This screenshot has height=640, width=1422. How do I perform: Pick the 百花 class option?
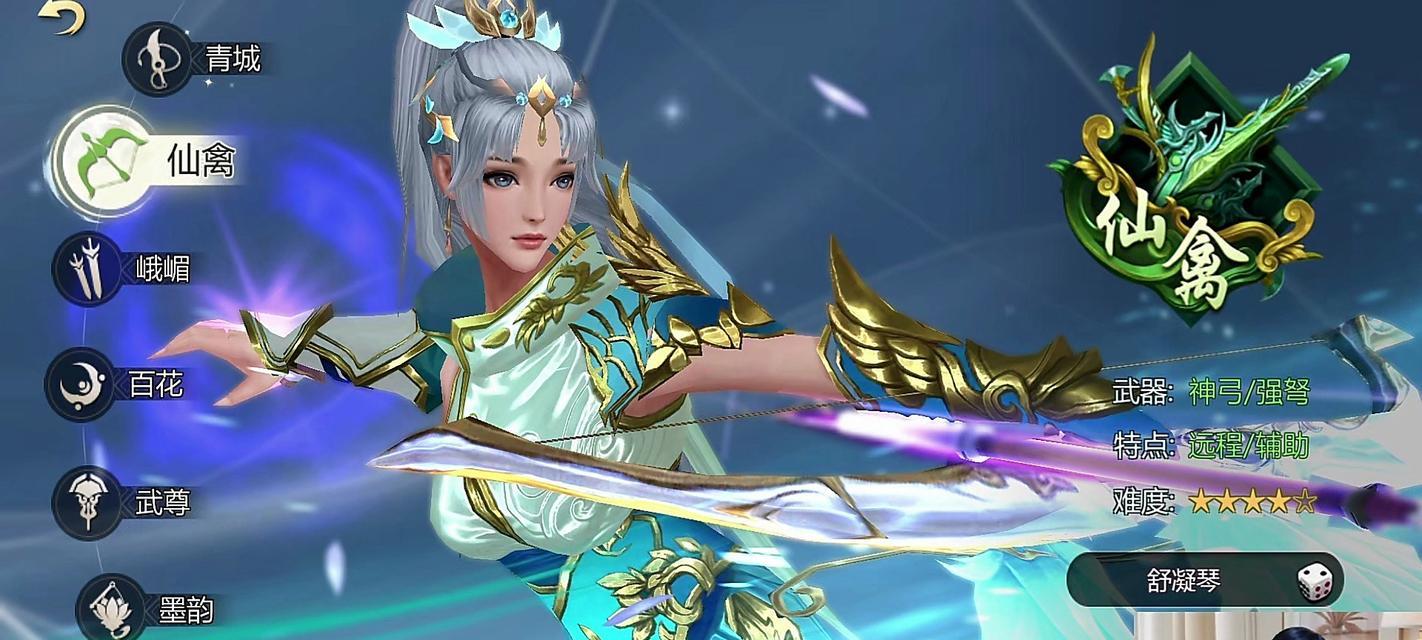coord(80,384)
